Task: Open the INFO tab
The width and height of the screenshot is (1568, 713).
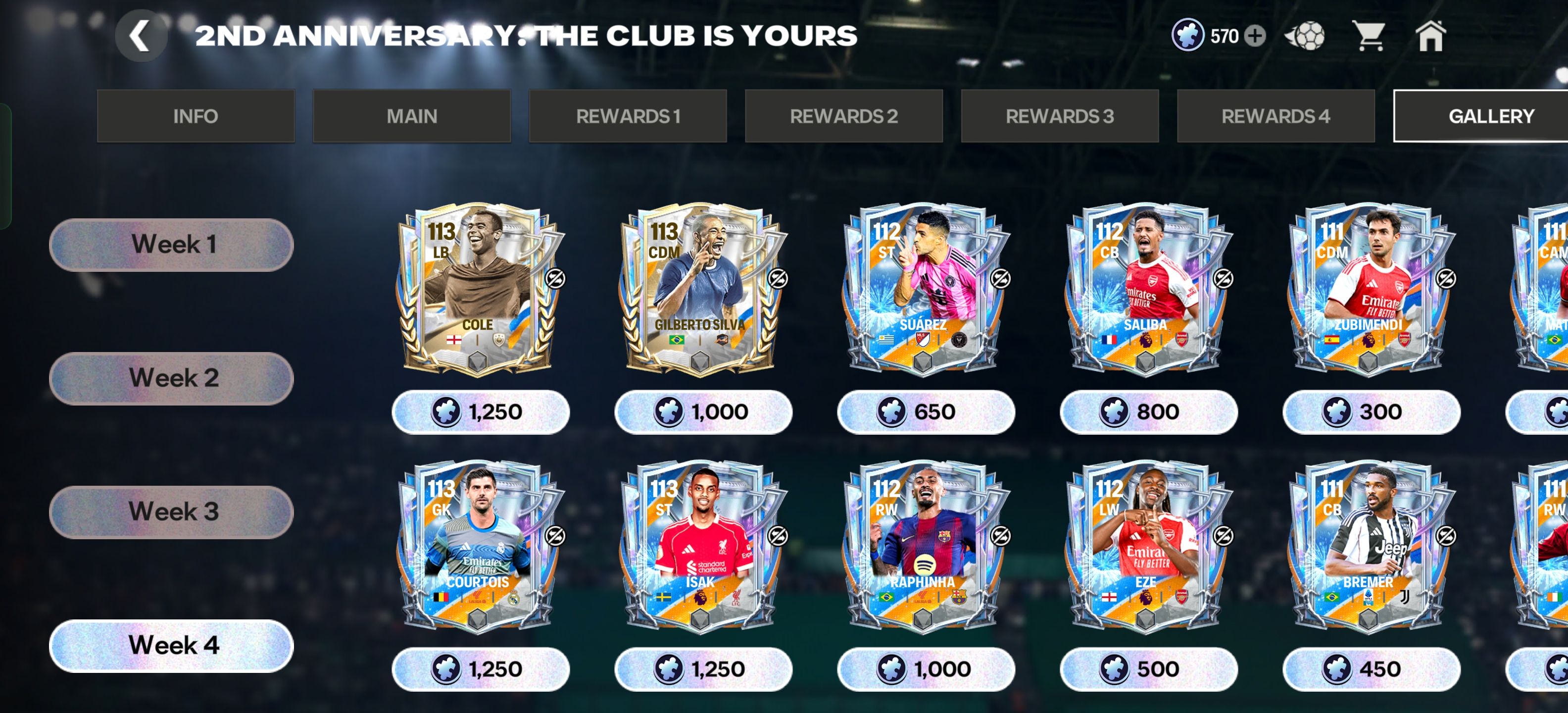Action: click(196, 116)
